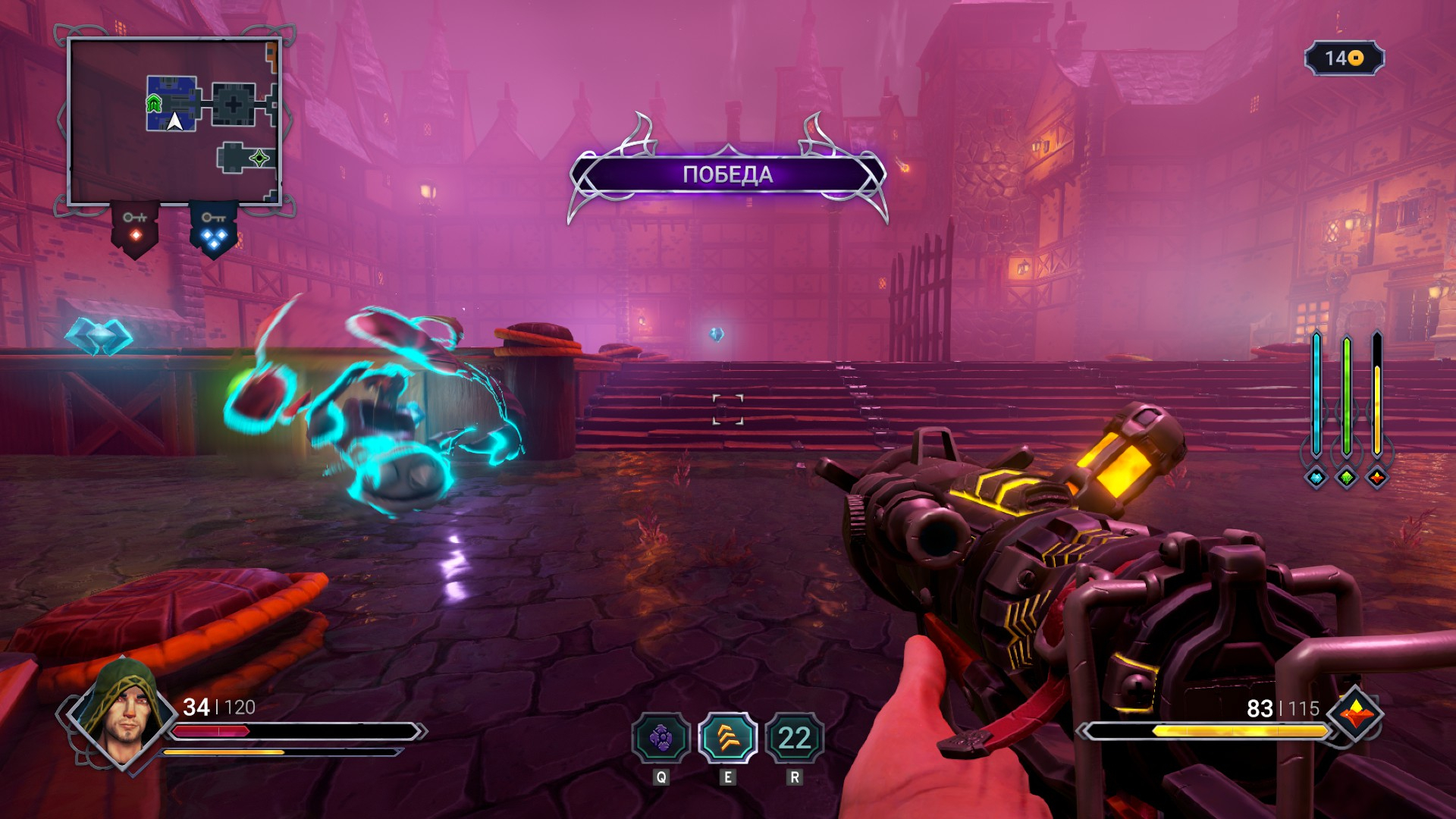The width and height of the screenshot is (1456, 819).
Task: Select the green diamond ammo gauge icon
Action: click(x=1347, y=477)
